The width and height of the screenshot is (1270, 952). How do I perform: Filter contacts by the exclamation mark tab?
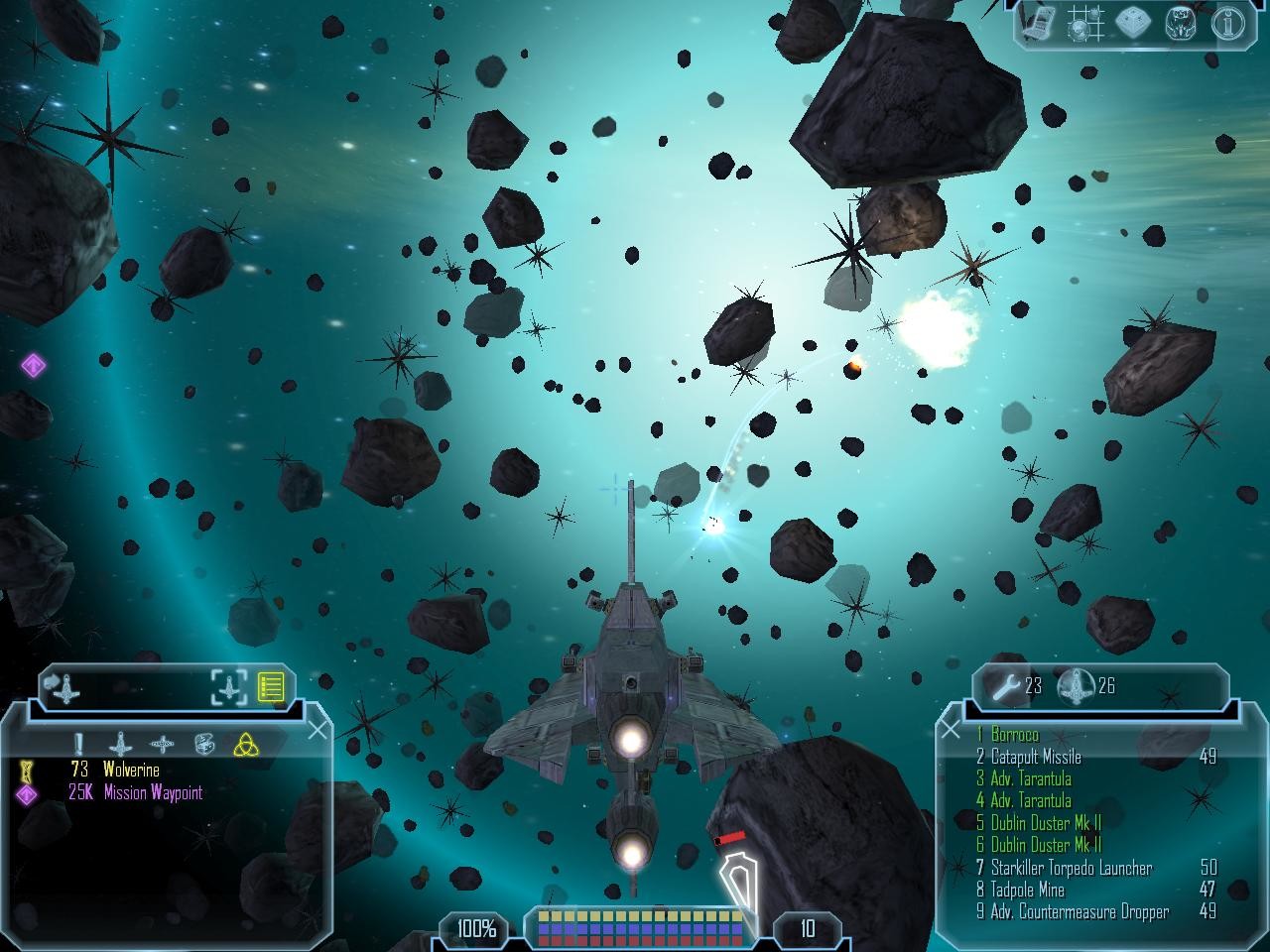point(78,744)
